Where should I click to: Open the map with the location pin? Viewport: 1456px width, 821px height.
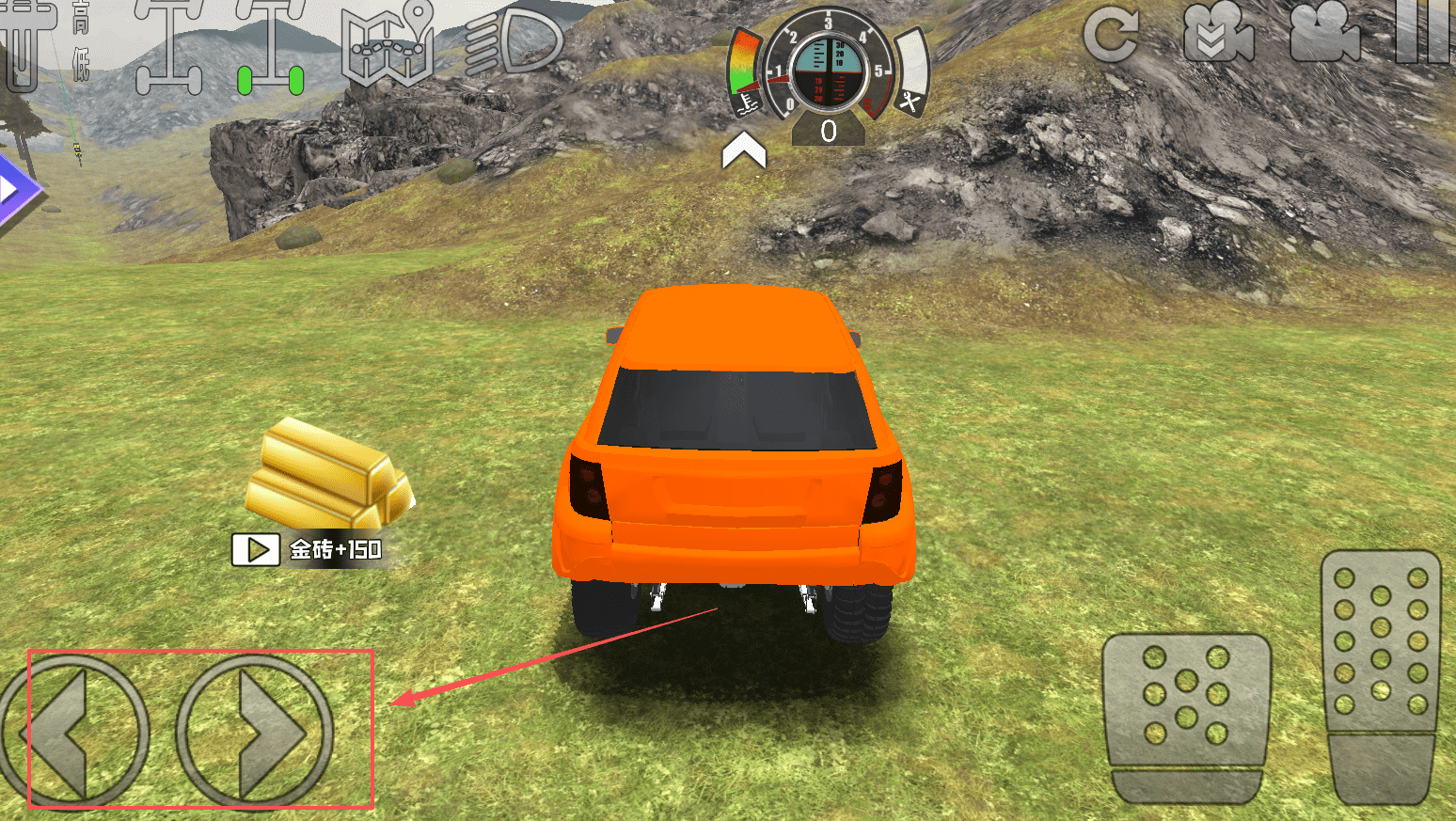pyautogui.click(x=388, y=42)
